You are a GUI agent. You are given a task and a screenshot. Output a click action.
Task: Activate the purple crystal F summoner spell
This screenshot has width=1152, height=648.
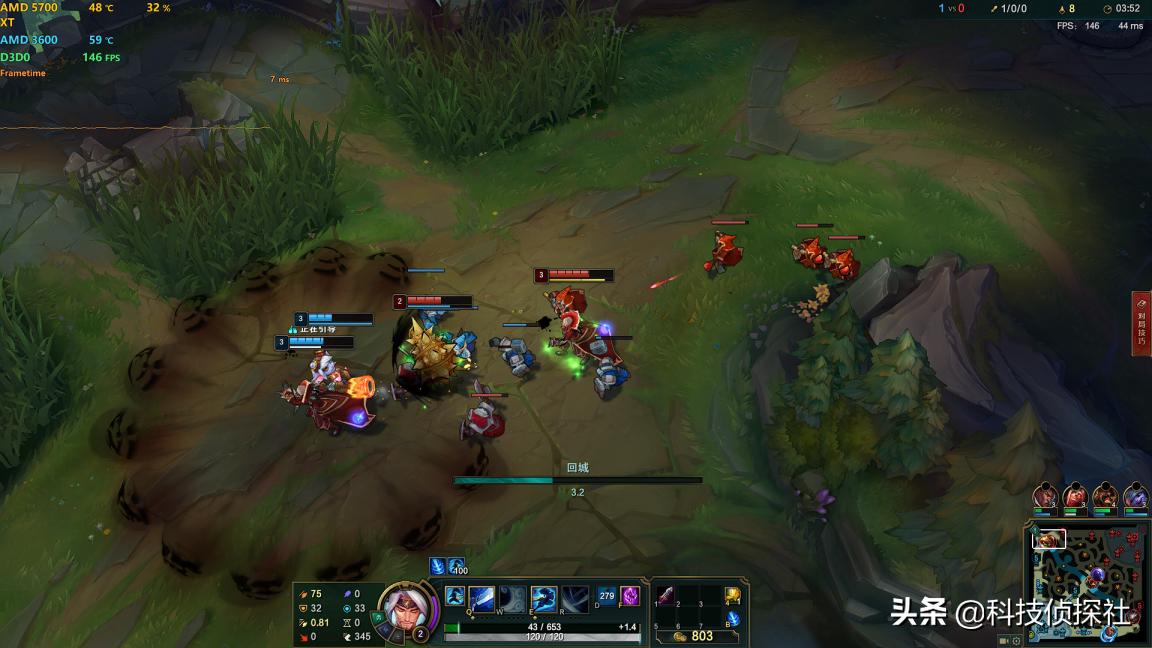pyautogui.click(x=630, y=597)
